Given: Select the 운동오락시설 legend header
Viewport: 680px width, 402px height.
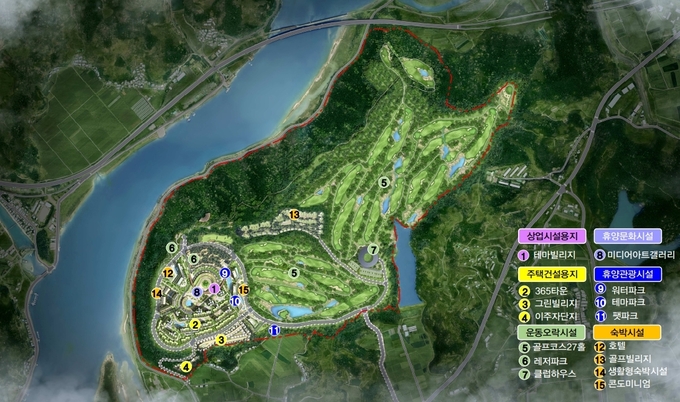Looking at the screenshot, I should click(551, 333).
